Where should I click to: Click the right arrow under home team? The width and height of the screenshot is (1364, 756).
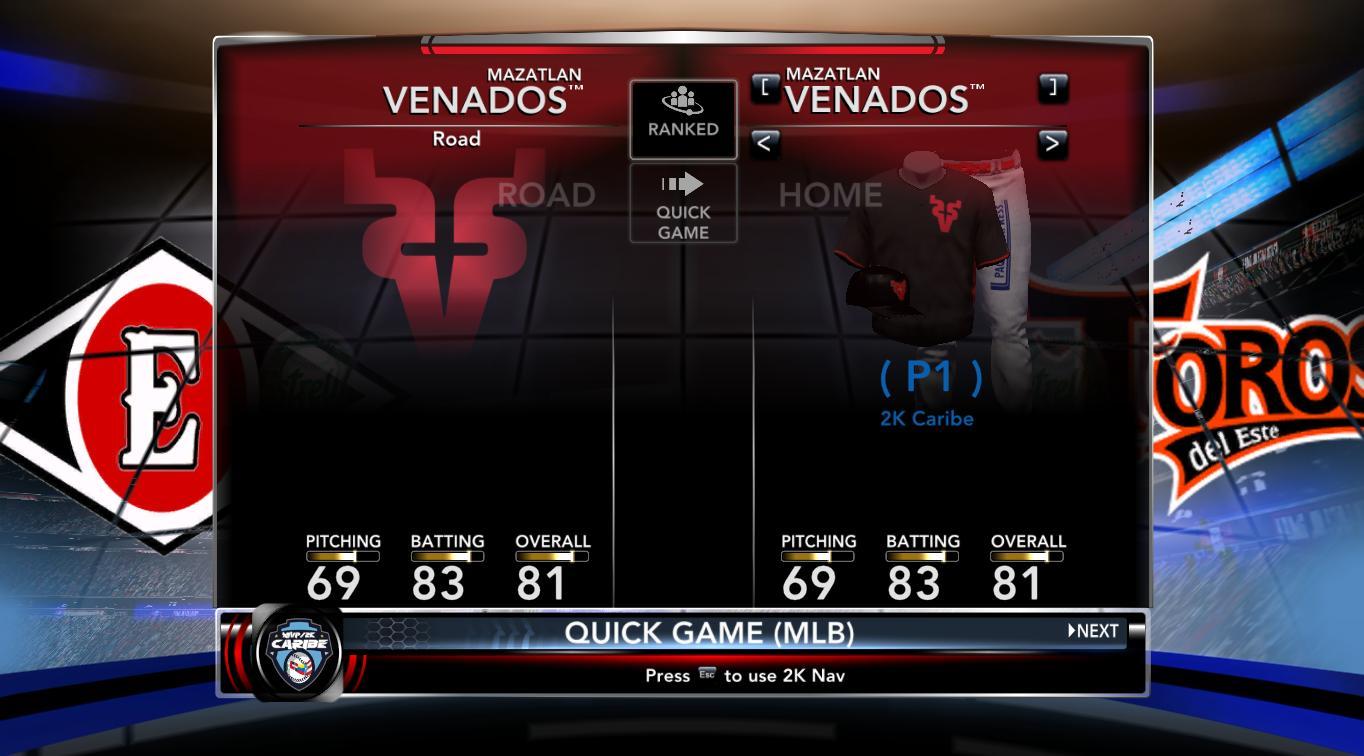tap(1052, 144)
